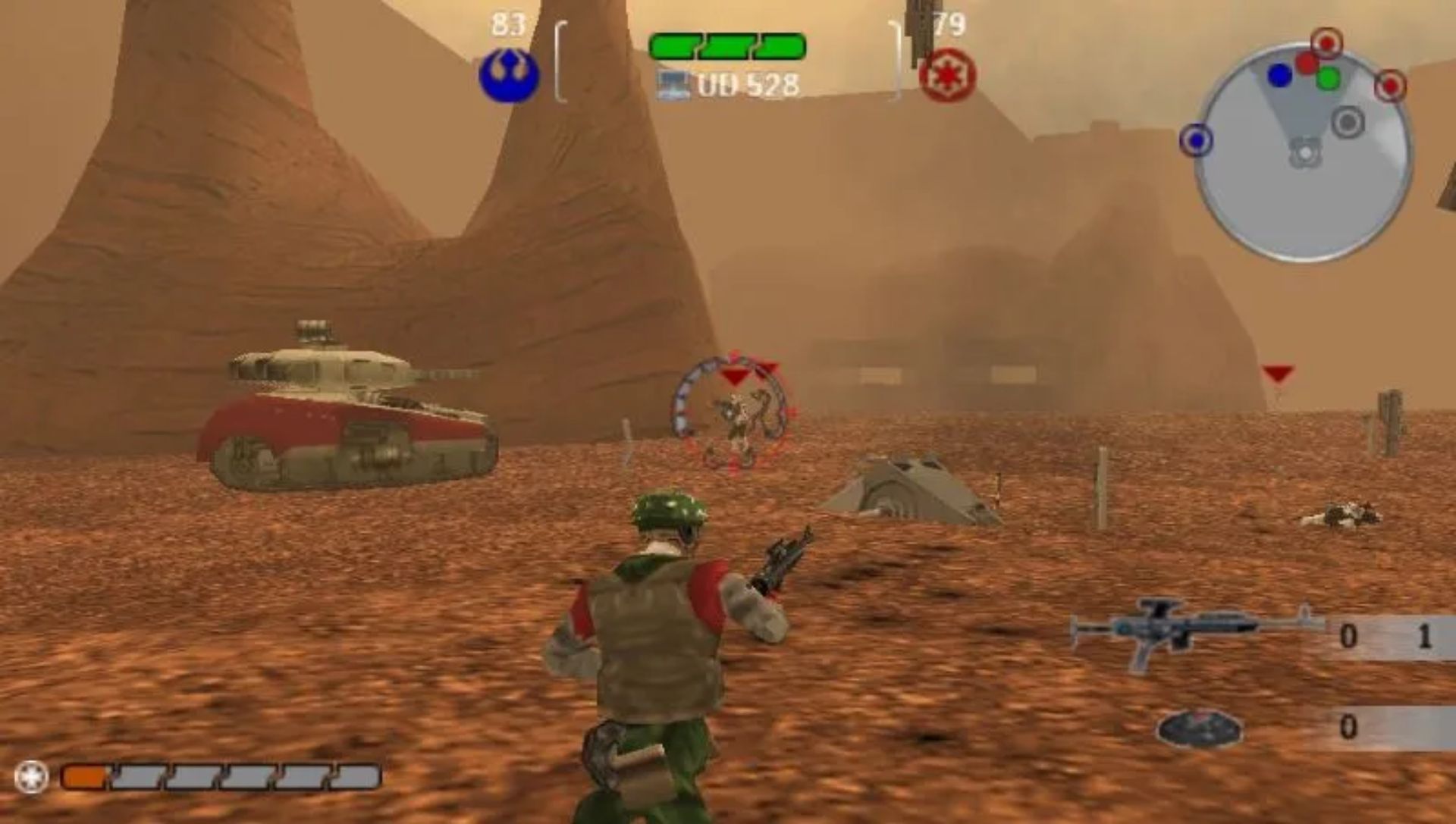This screenshot has width=1456, height=824.
Task: Select the mine secondary weapon icon
Action: (1198, 728)
